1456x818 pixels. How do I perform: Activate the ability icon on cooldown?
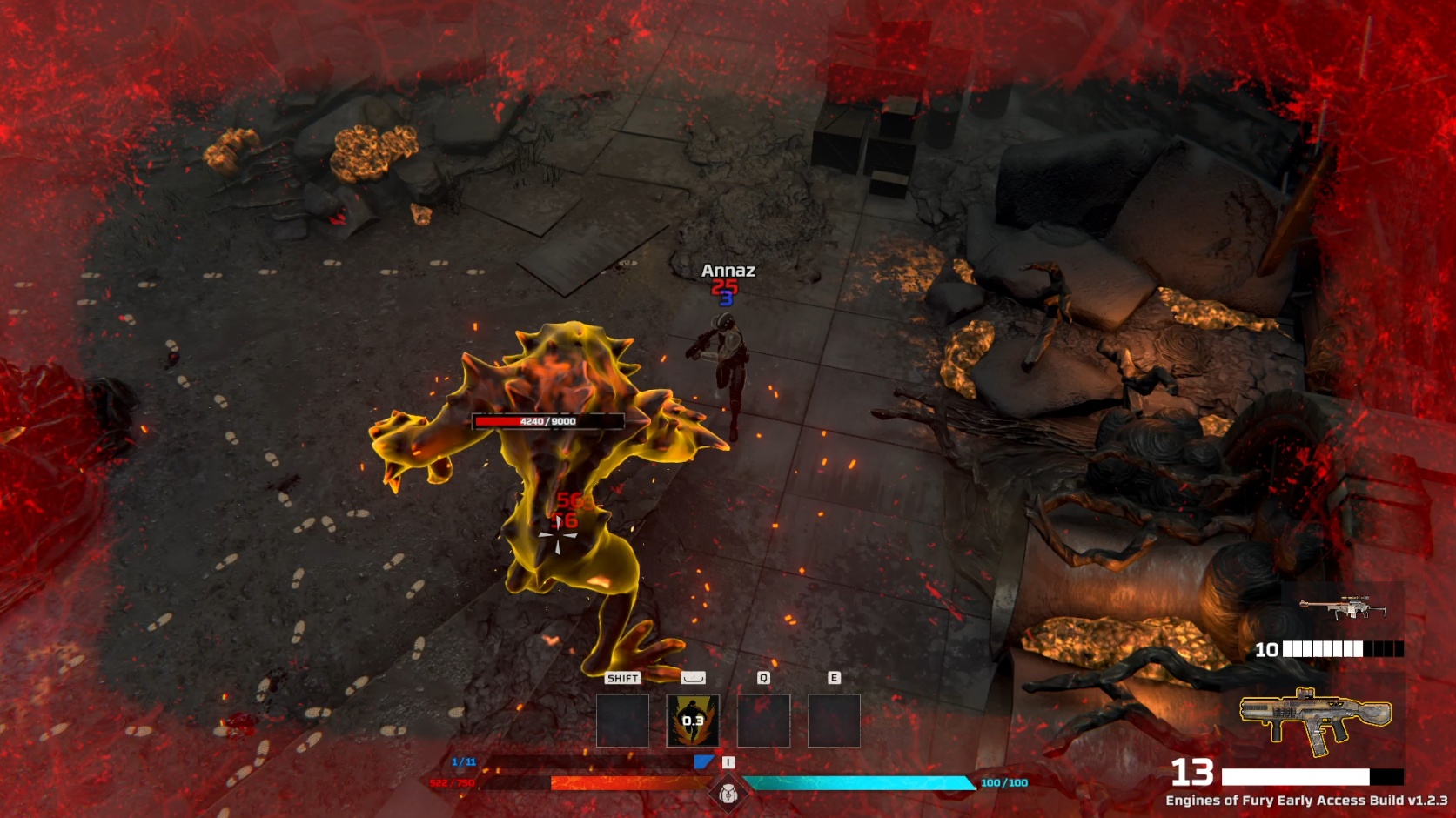tap(693, 721)
